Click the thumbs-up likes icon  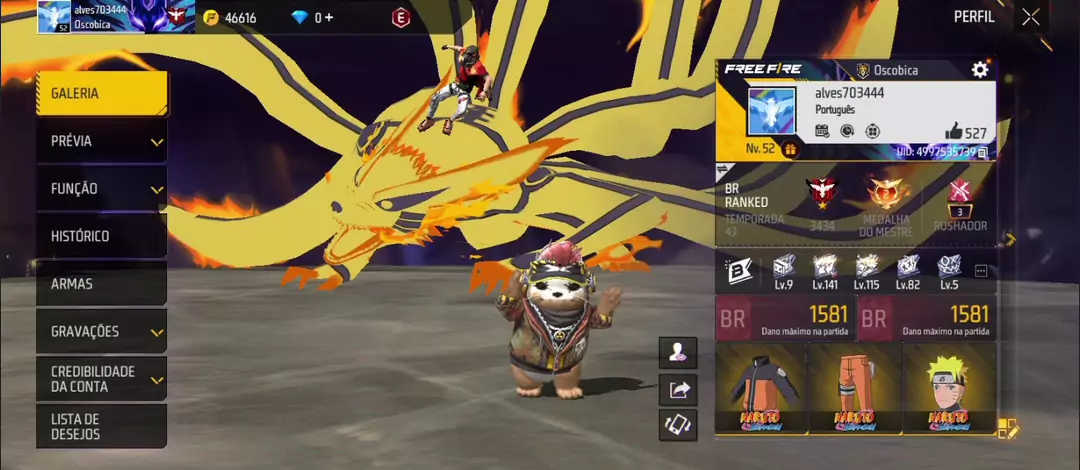pyautogui.click(x=954, y=132)
